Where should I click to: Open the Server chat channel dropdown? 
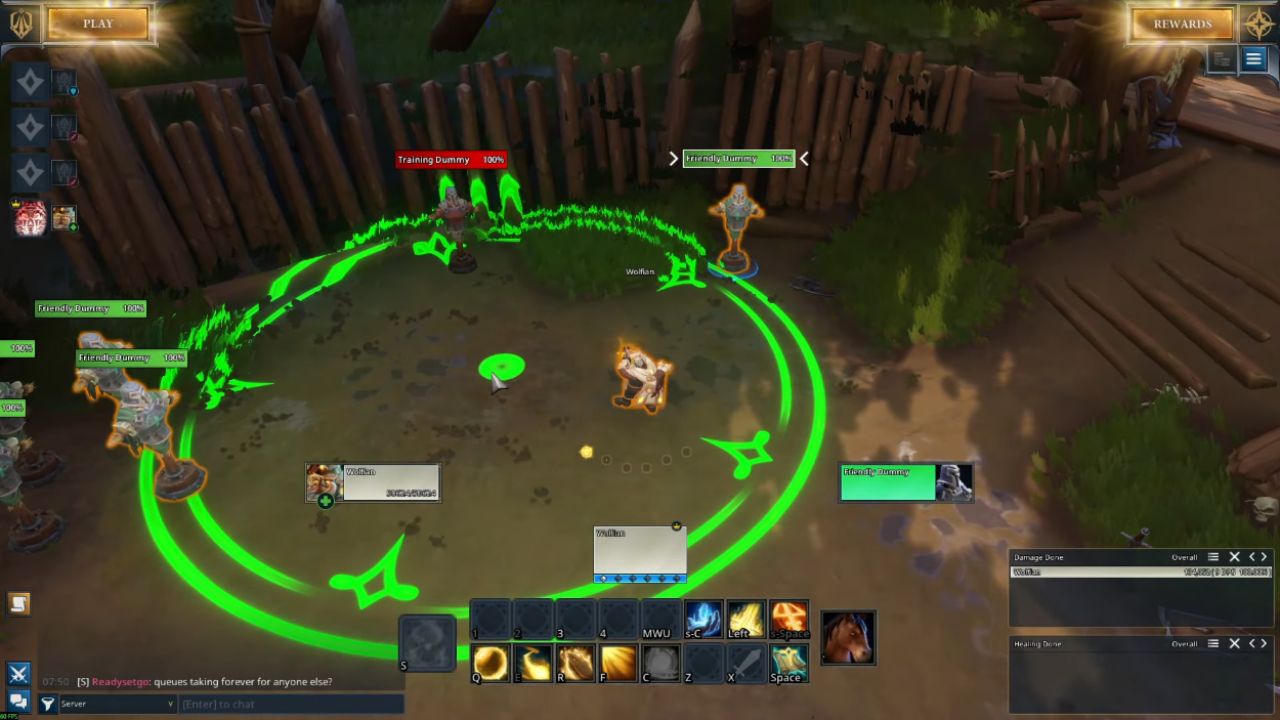point(117,704)
